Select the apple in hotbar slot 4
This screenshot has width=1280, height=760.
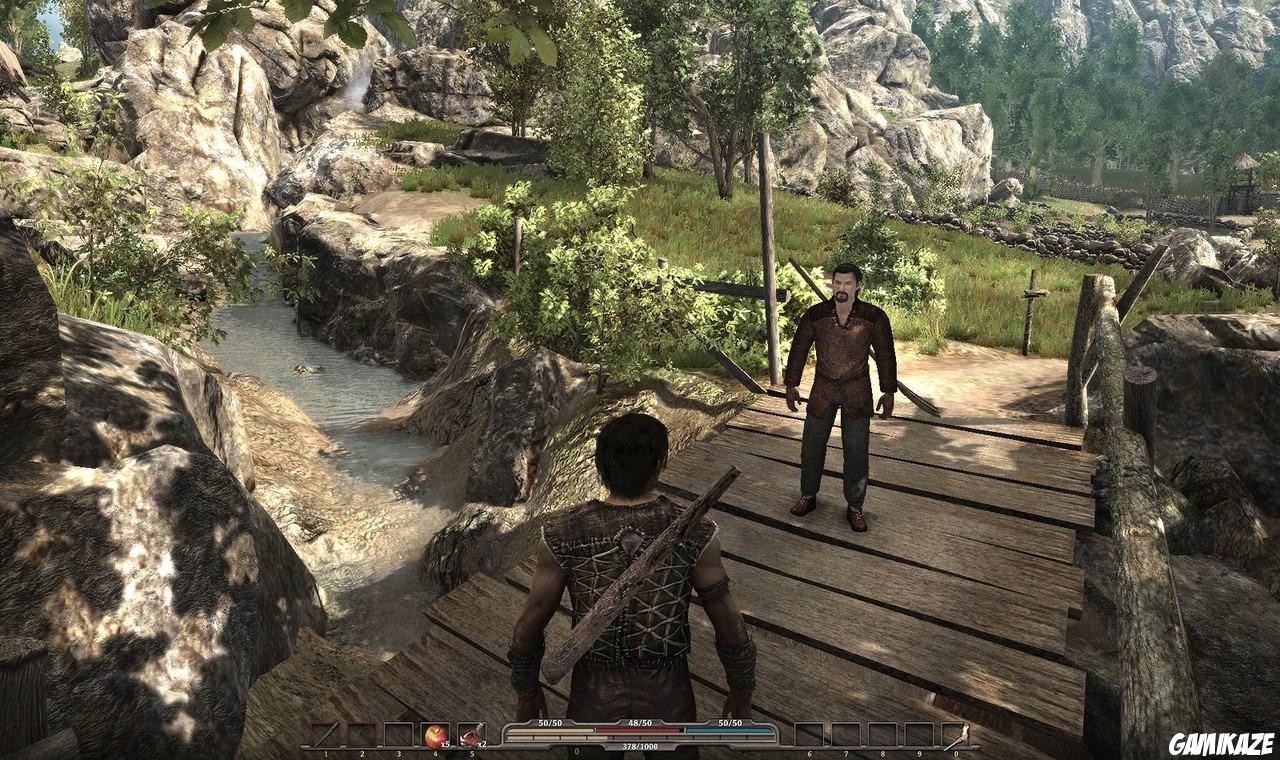coord(434,735)
